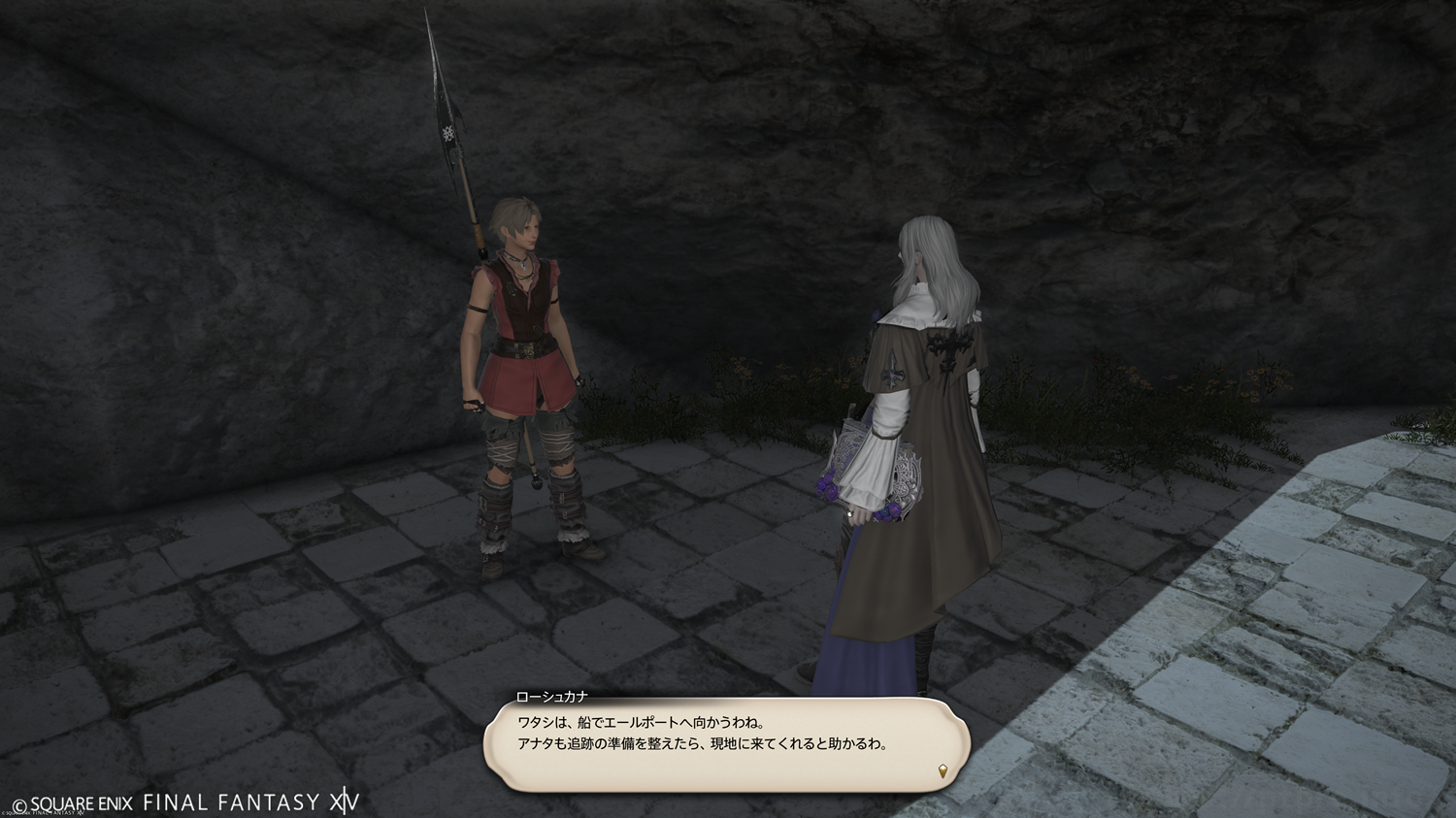The height and width of the screenshot is (818, 1456).
Task: Advance the dialogue with the yellow arrow indicator
Action: [x=942, y=771]
